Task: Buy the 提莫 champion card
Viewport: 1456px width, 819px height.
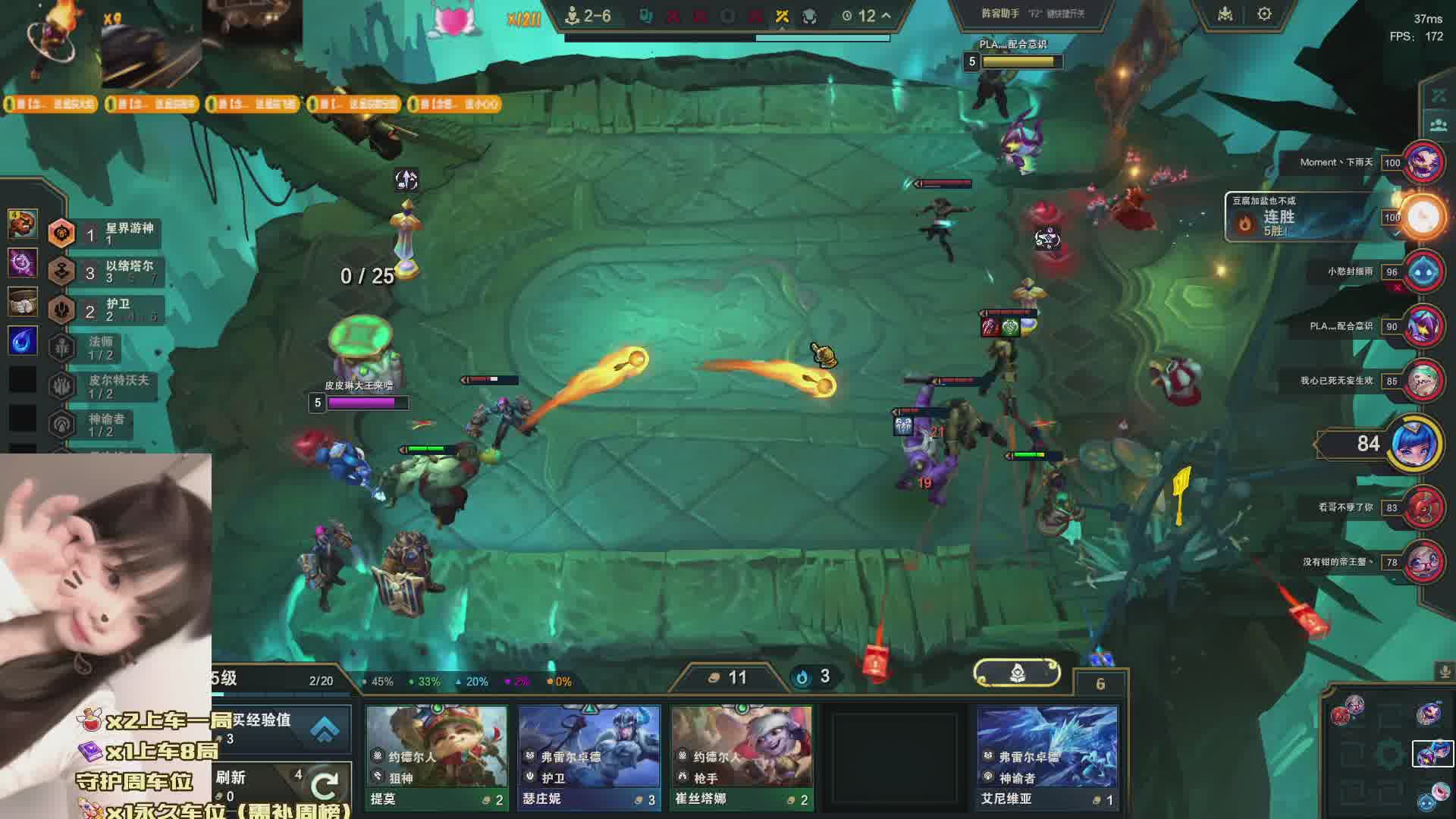Action: point(436,757)
